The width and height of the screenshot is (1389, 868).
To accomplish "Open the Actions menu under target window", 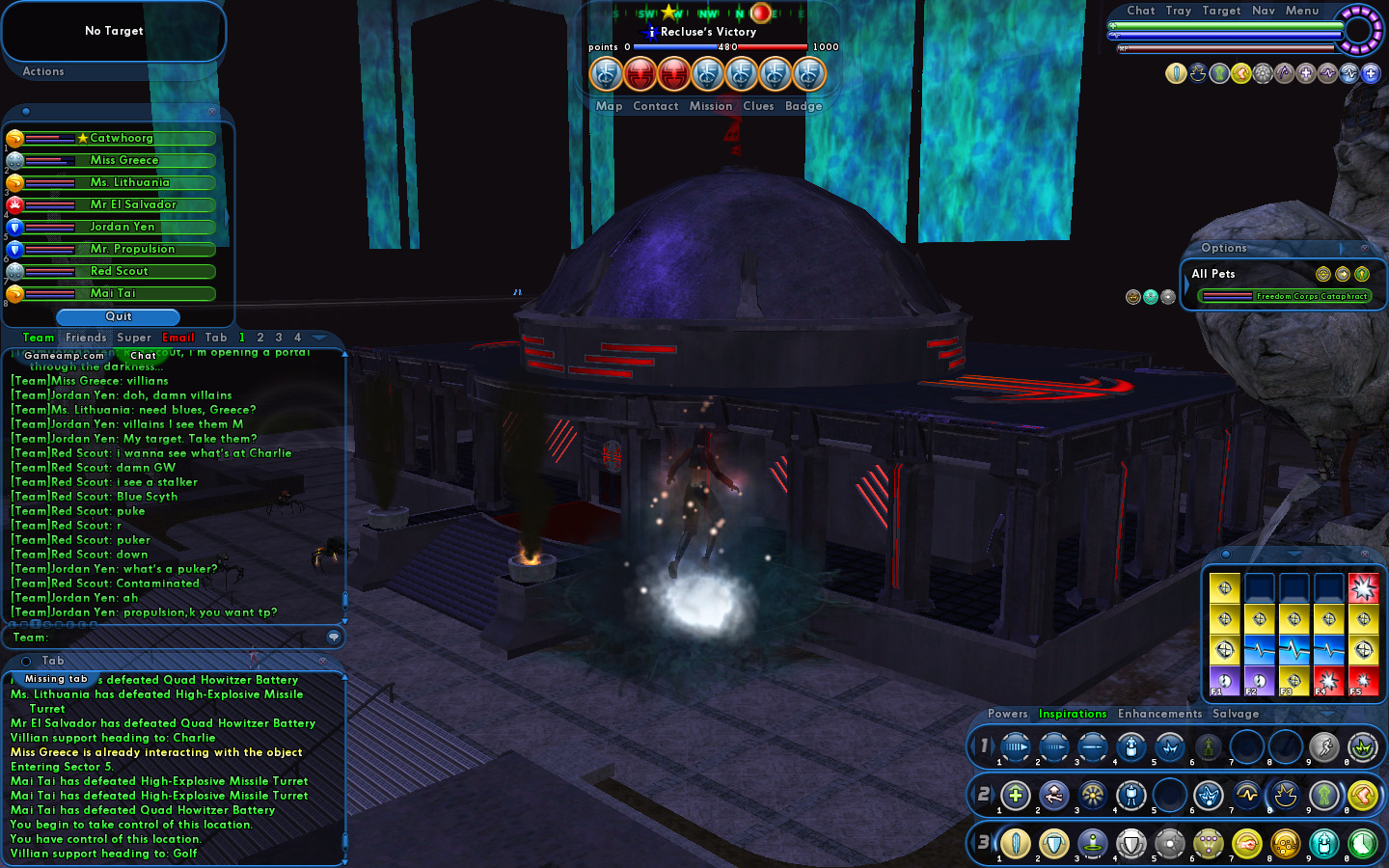I will click(43, 71).
